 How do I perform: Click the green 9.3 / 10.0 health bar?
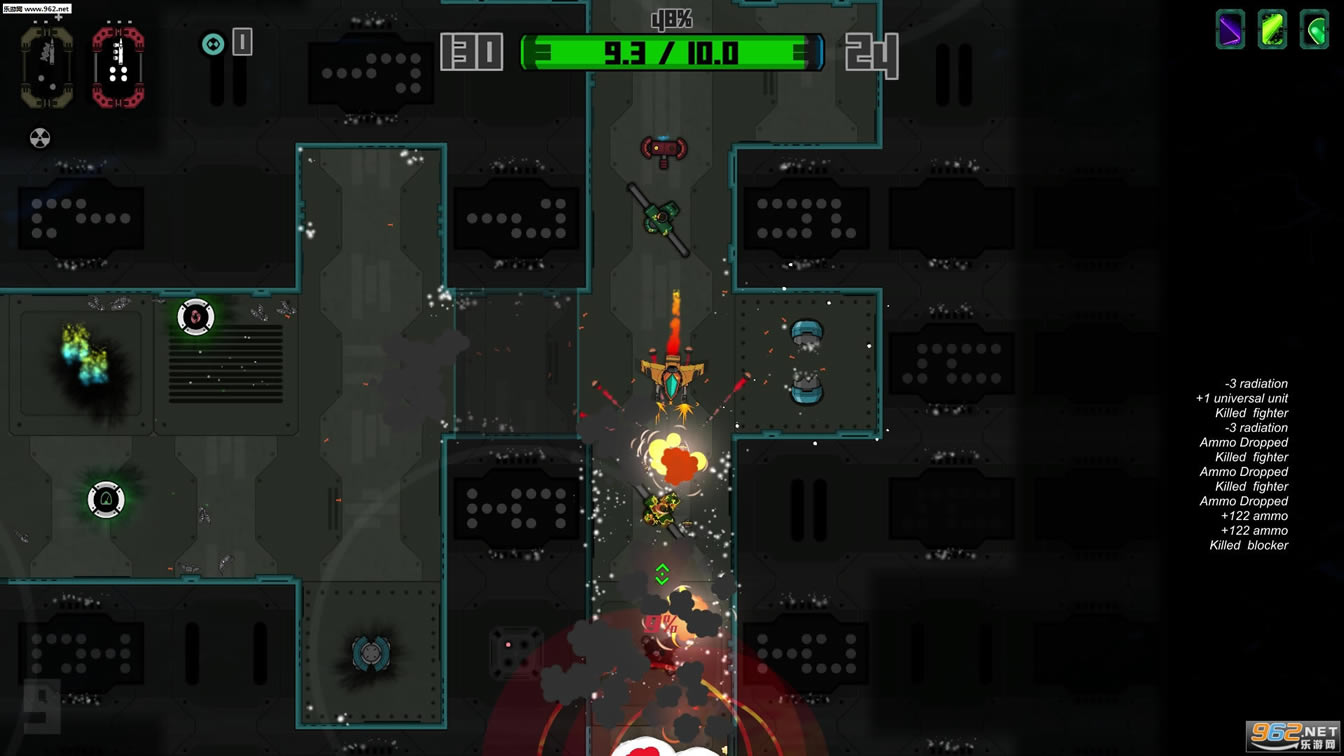tap(671, 52)
